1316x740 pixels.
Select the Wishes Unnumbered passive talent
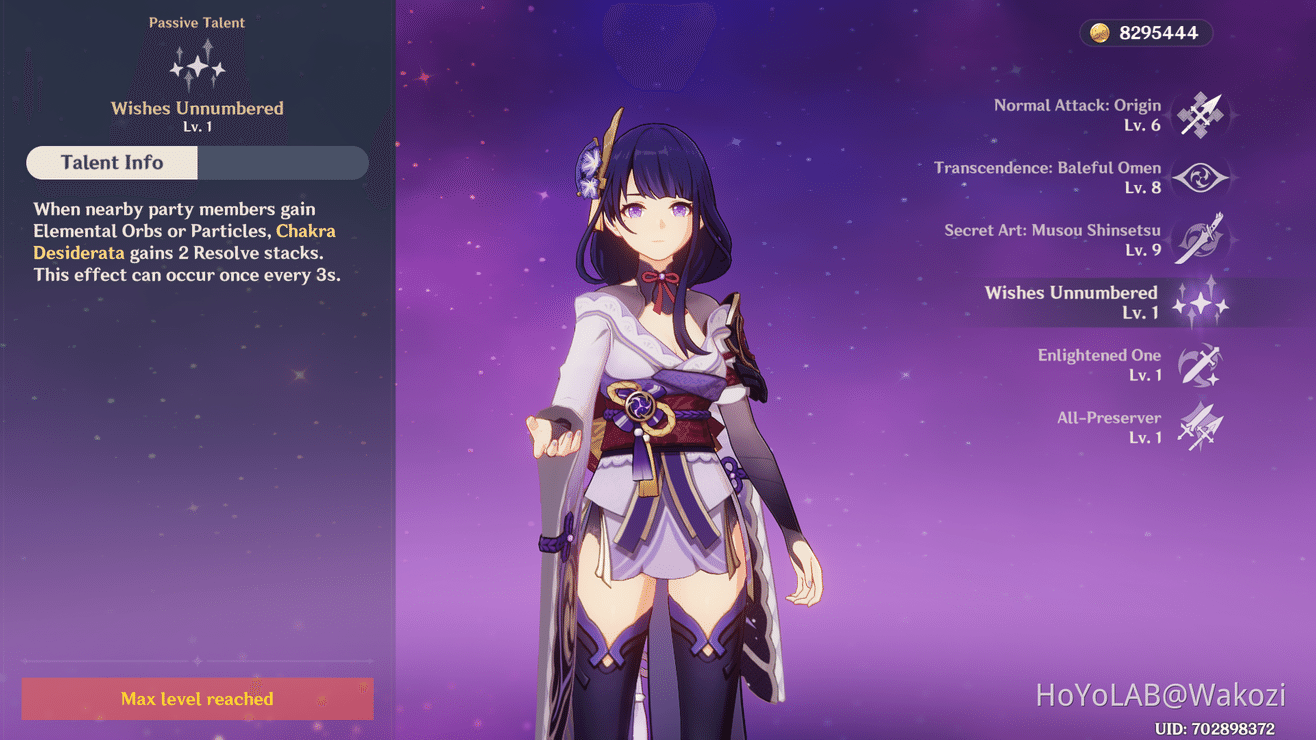(x=1199, y=302)
